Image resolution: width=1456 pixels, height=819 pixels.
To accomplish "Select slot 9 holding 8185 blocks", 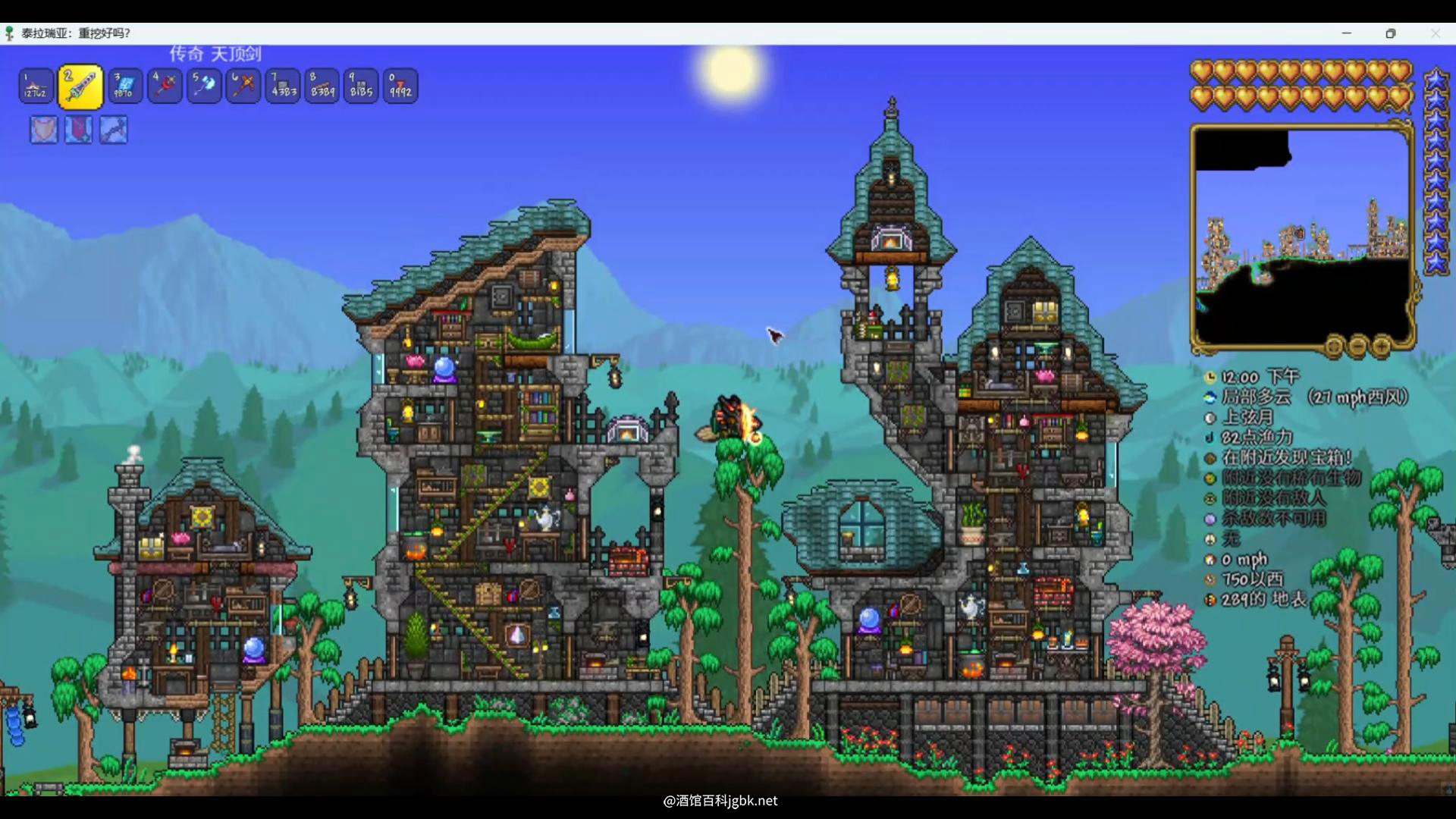I will click(361, 86).
